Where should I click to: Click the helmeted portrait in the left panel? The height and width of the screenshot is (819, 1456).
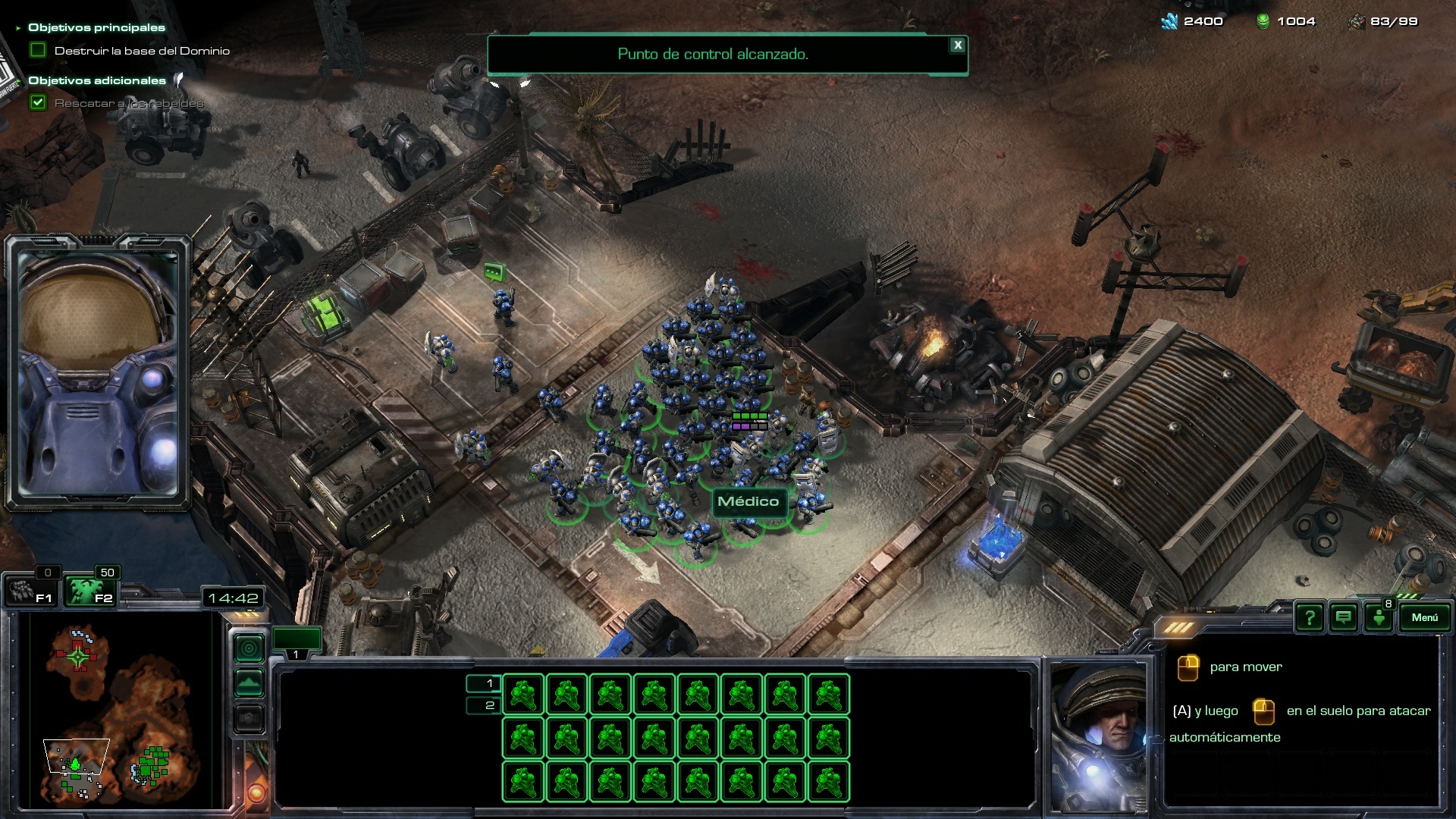tap(99, 373)
